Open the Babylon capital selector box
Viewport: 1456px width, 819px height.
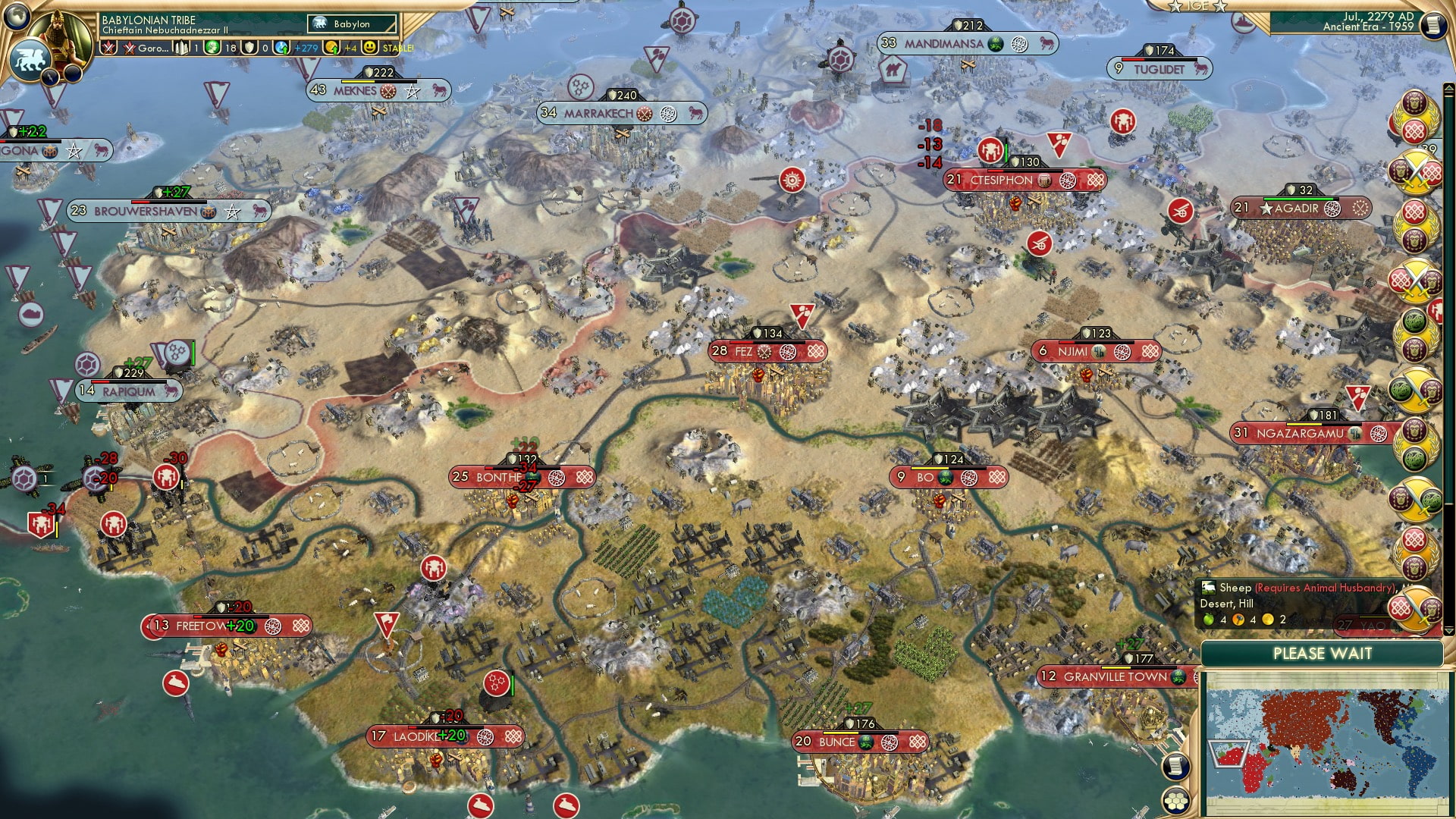(351, 24)
